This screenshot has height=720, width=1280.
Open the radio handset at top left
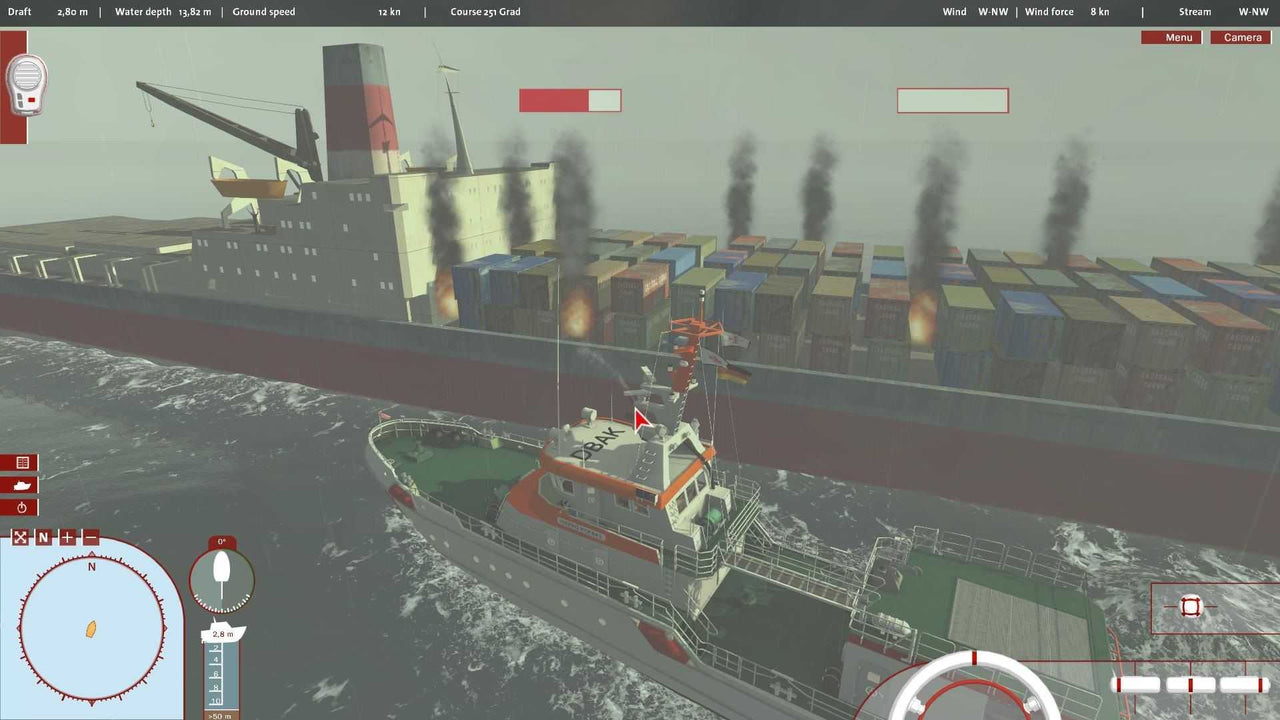[25, 85]
